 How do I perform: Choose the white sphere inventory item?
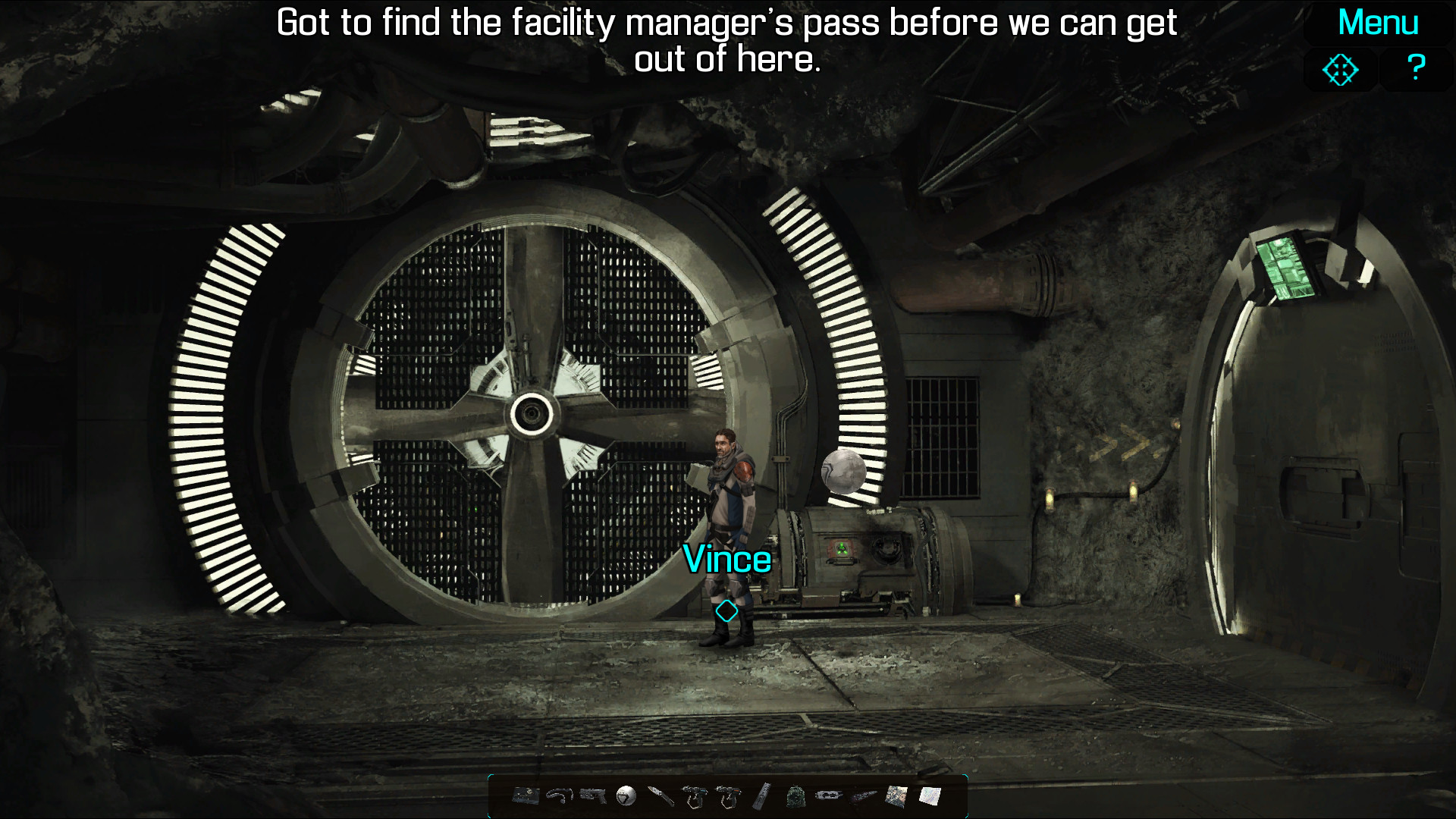tap(626, 795)
